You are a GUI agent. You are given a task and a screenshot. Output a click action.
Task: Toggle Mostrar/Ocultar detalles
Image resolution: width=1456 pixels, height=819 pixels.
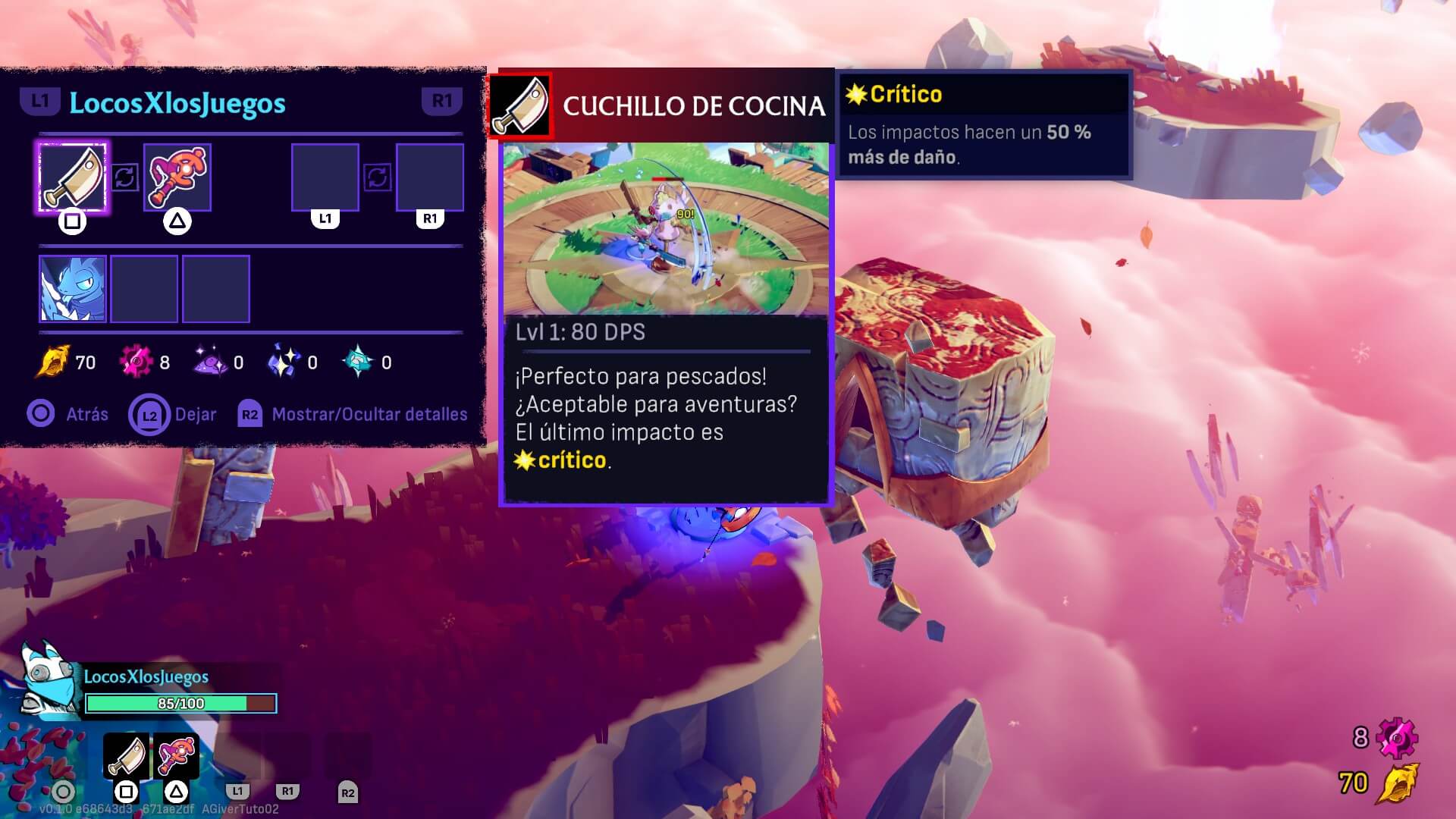tap(353, 414)
